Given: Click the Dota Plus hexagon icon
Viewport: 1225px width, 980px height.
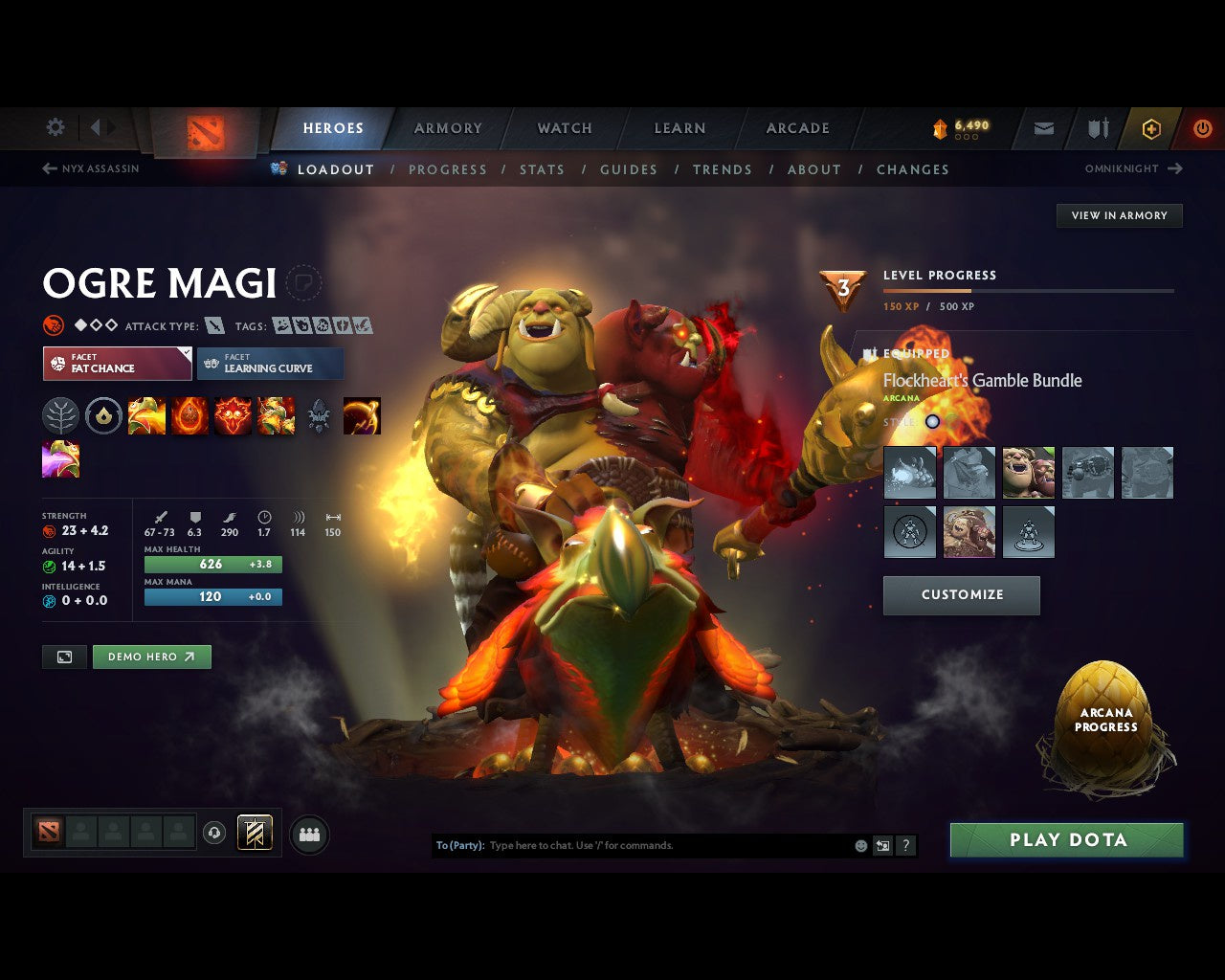Looking at the screenshot, I should pyautogui.click(x=1151, y=128).
